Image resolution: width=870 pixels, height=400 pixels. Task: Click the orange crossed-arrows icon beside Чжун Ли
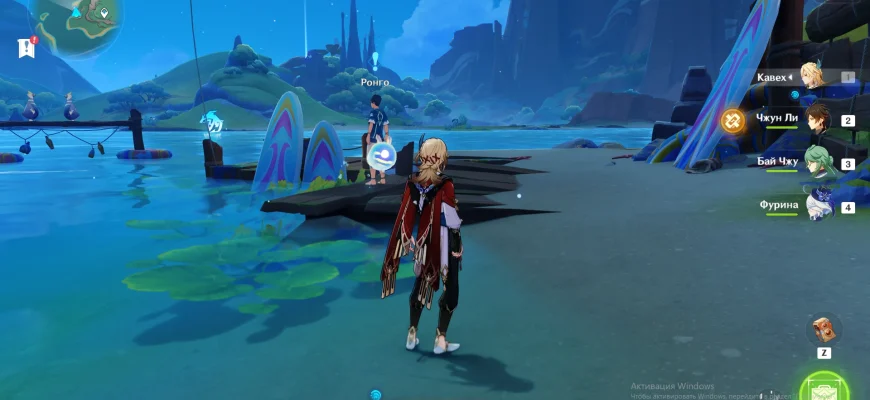(x=732, y=121)
